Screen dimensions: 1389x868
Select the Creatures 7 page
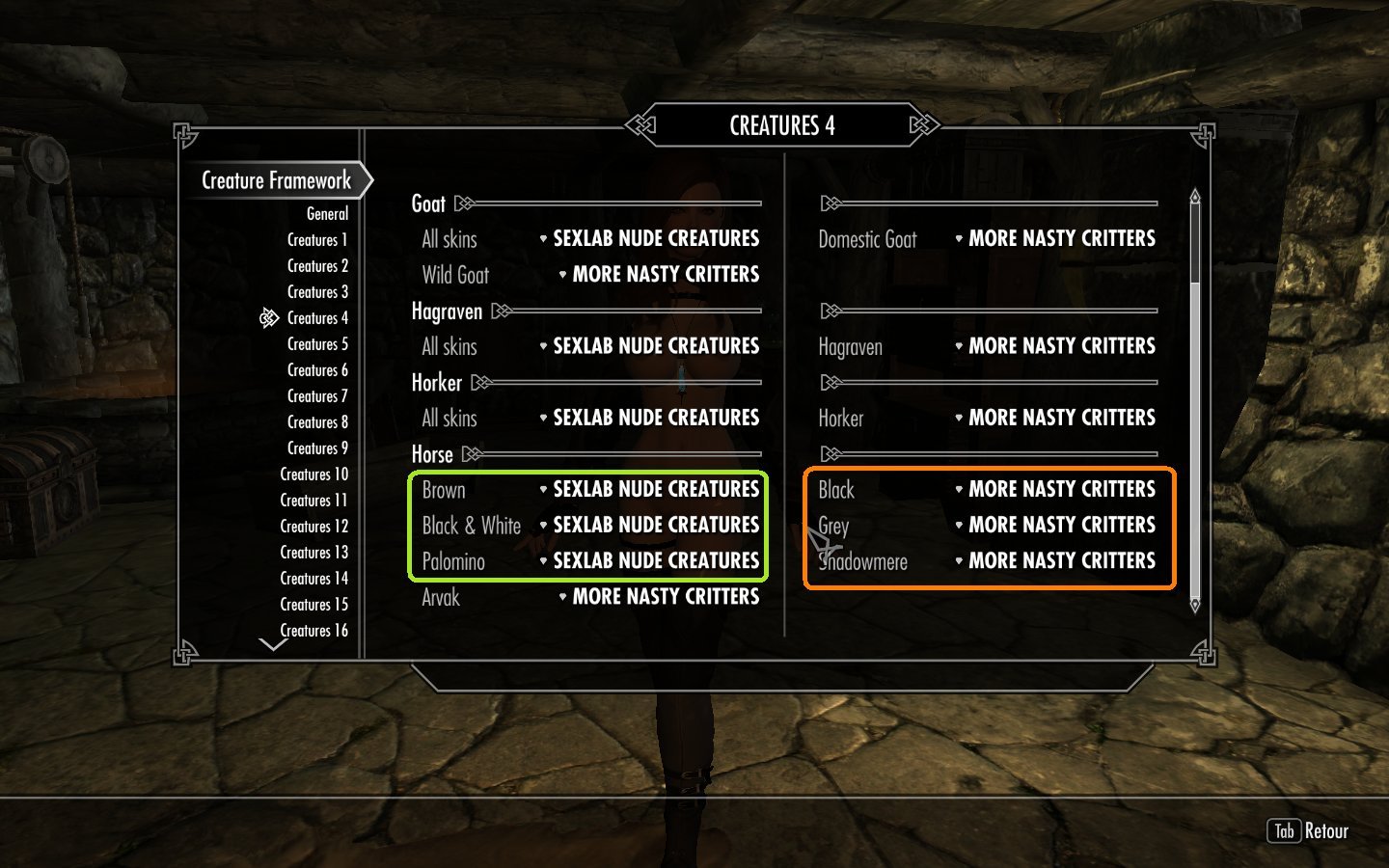click(317, 396)
